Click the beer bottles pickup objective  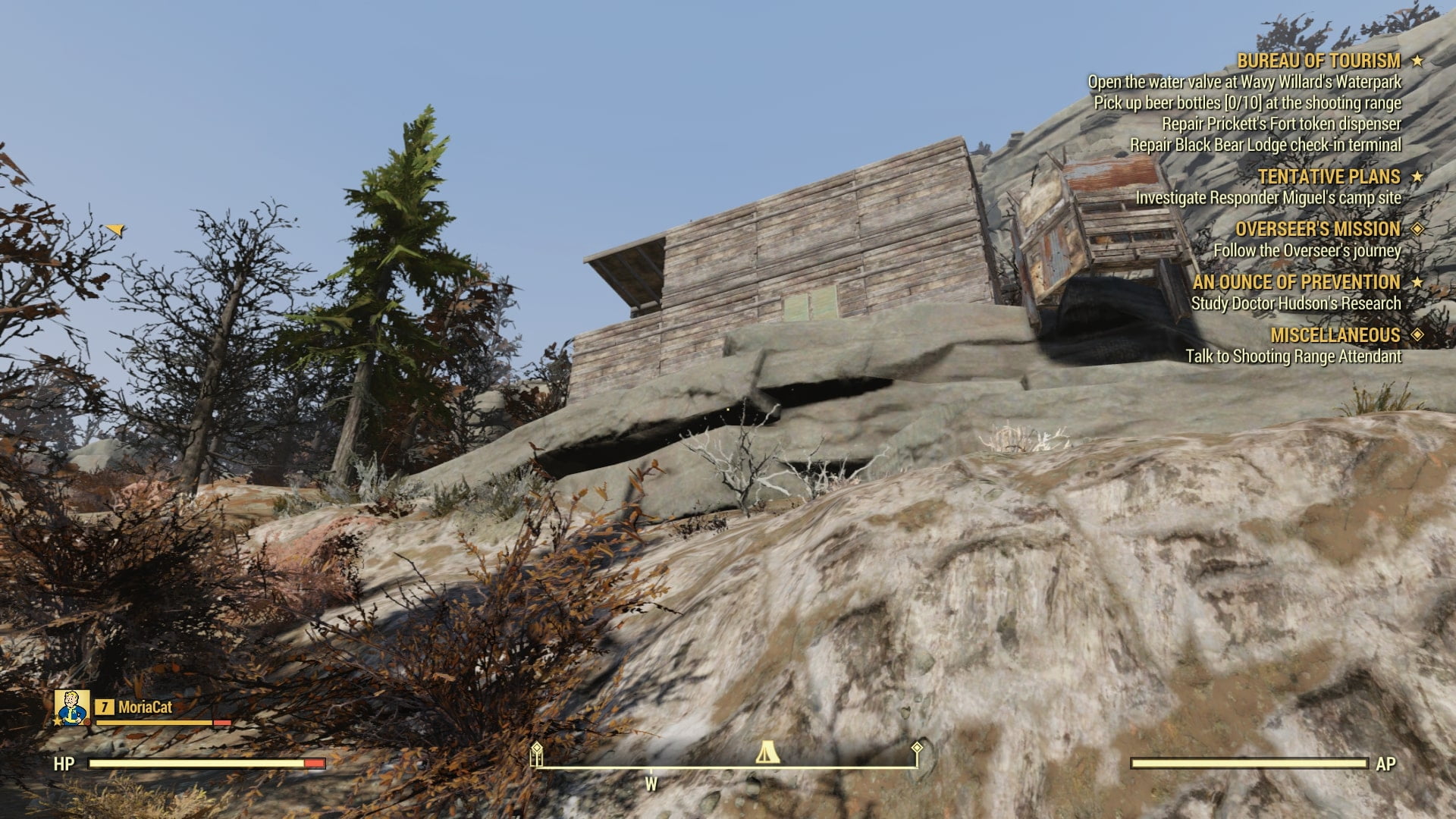tap(1247, 103)
